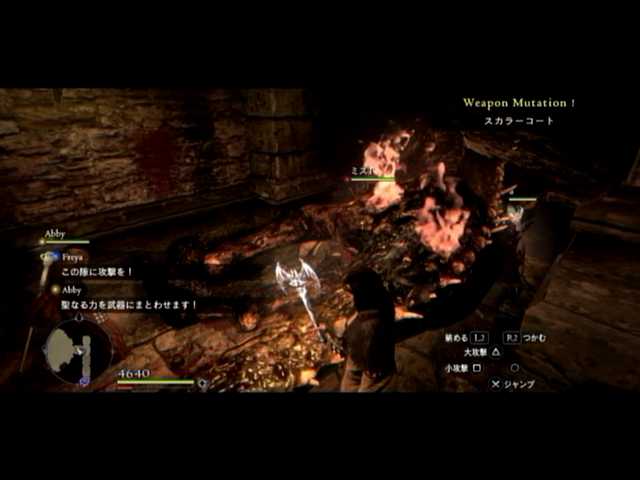Open the circular minimap
The width and height of the screenshot is (640, 480).
(77, 349)
